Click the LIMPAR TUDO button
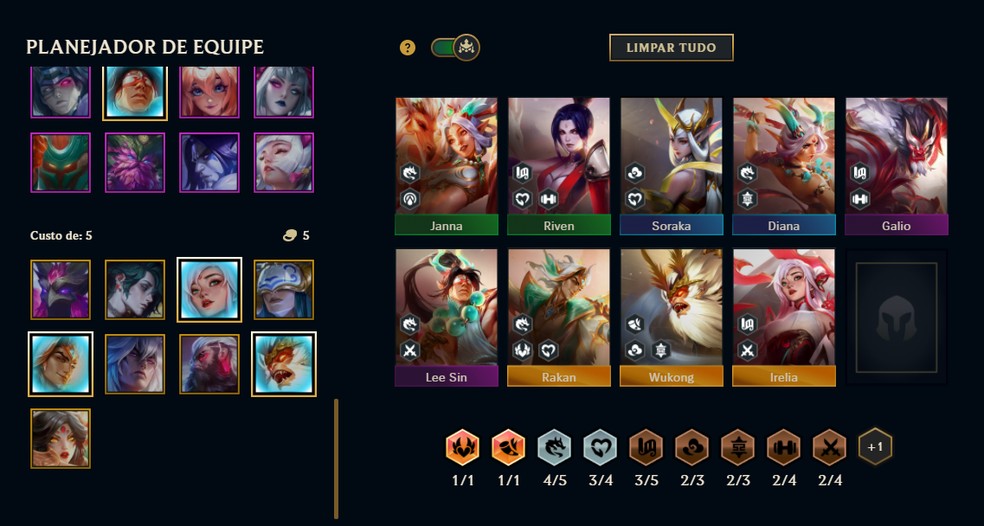The image size is (984, 526). click(x=671, y=47)
